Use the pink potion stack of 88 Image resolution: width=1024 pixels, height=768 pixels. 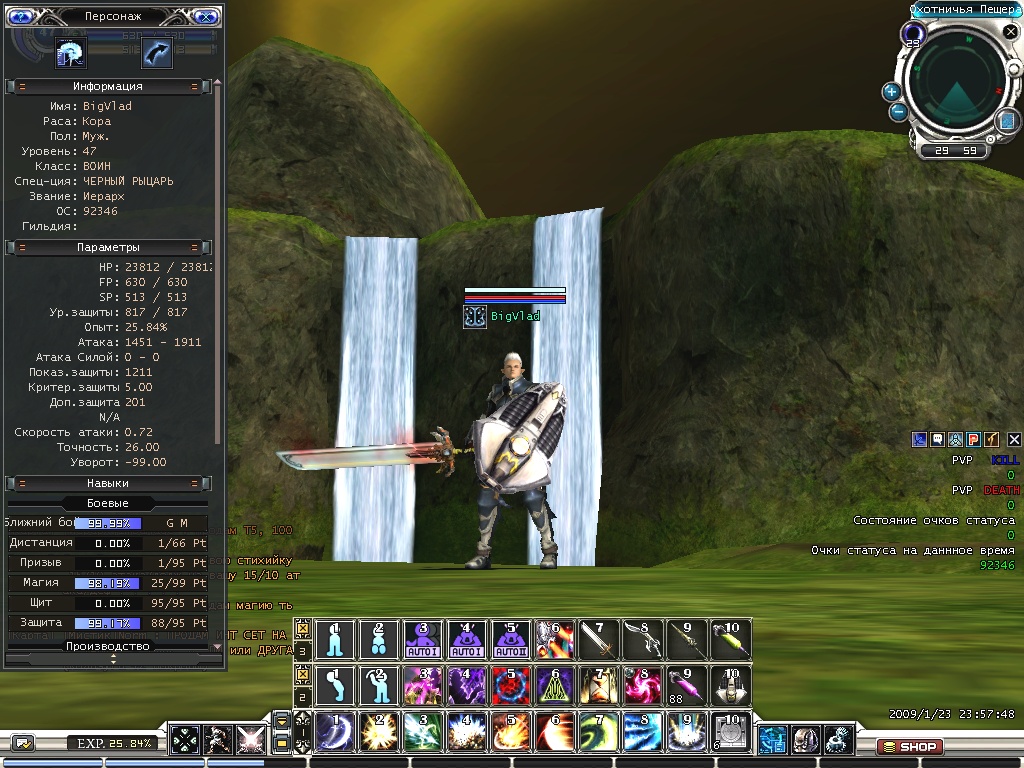(x=686, y=686)
